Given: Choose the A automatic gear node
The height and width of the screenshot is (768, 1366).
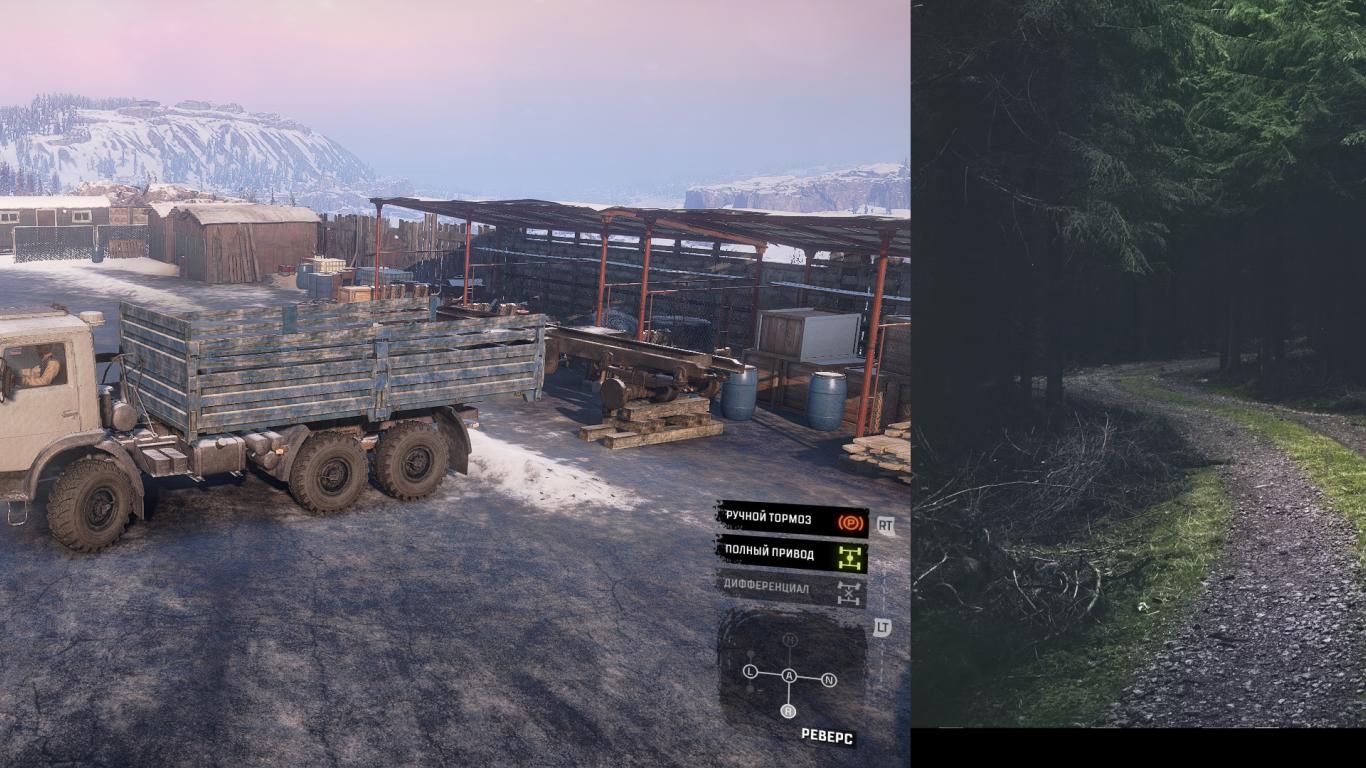Looking at the screenshot, I should 789,677.
